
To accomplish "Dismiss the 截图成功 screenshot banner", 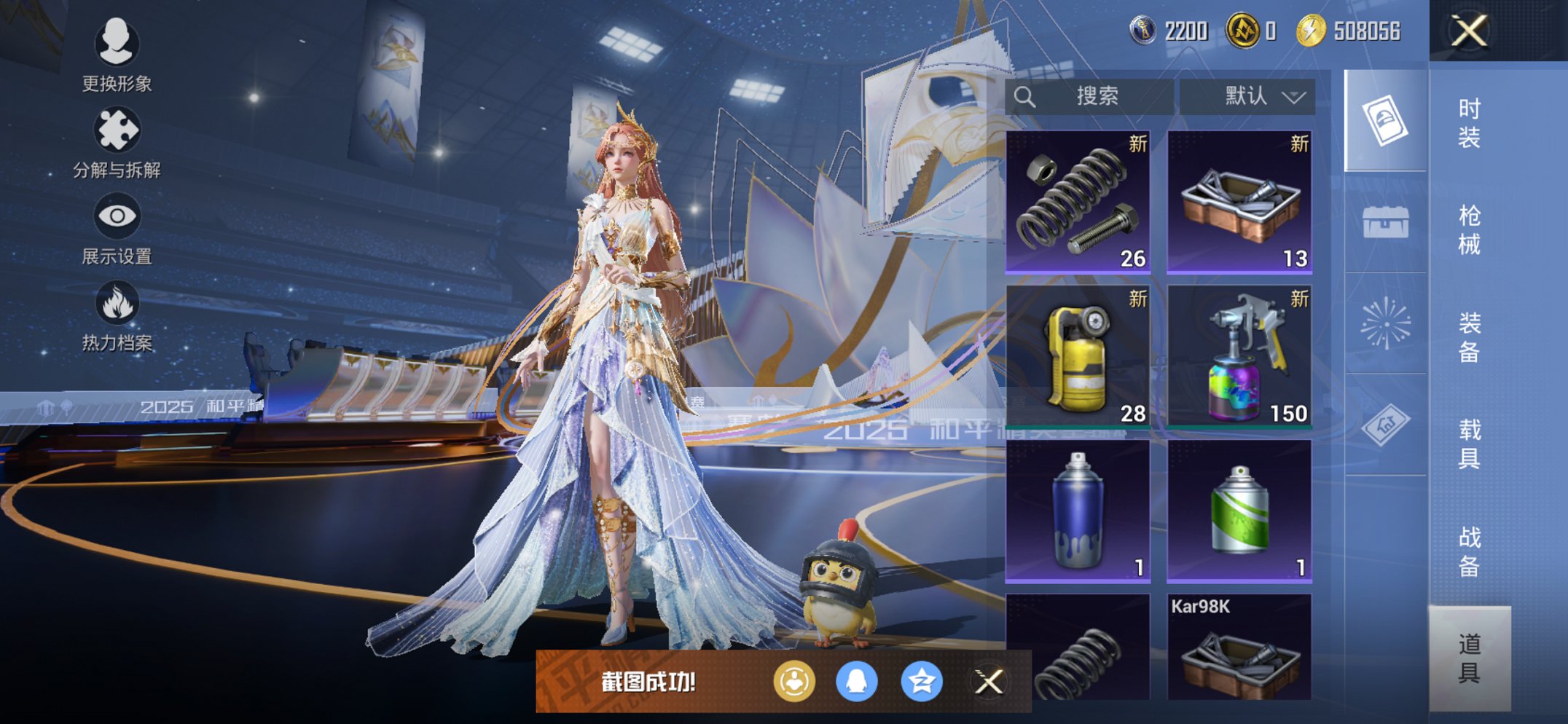I will point(989,682).
